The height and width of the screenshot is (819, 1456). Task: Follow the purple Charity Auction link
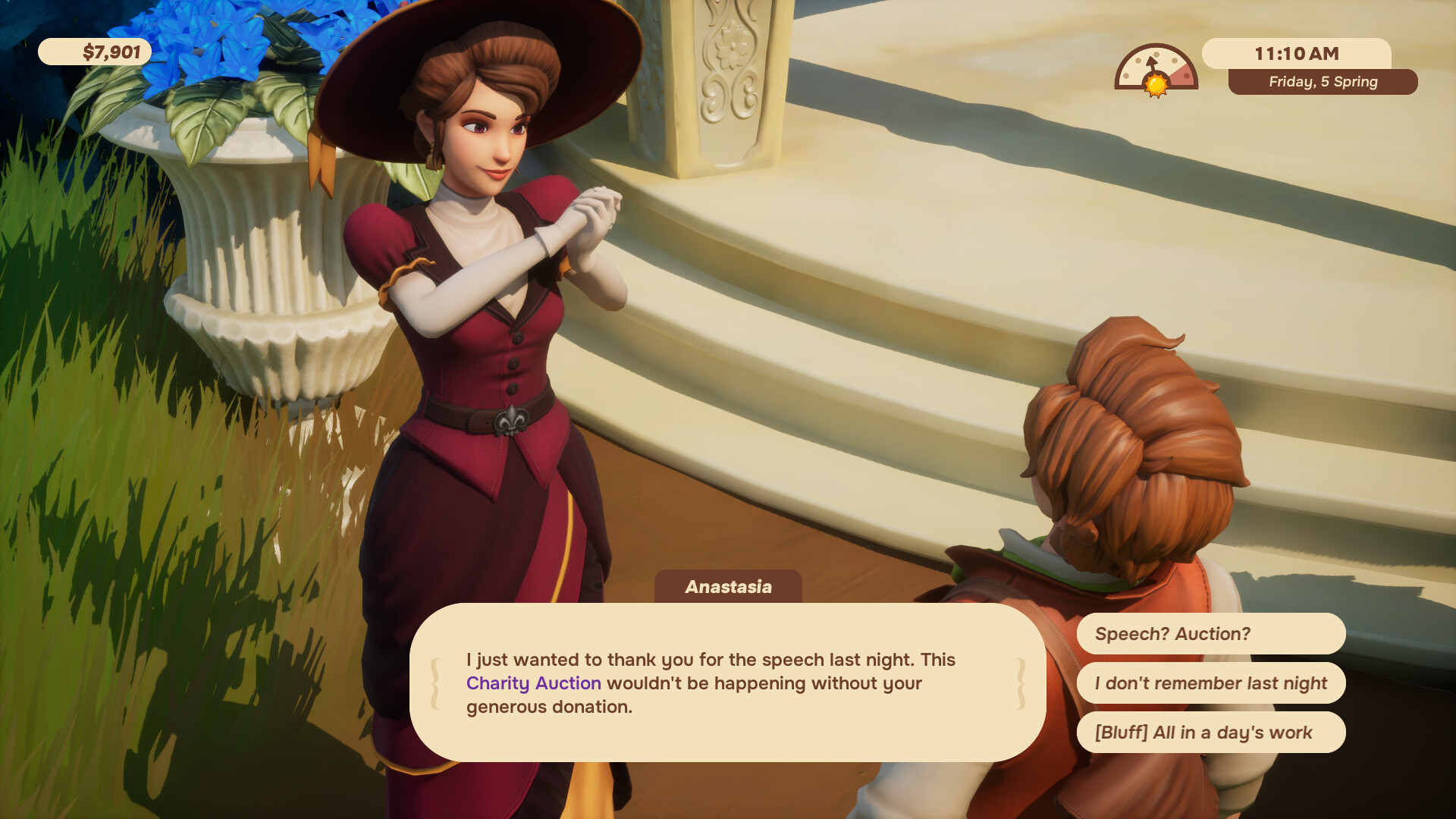[x=533, y=683]
